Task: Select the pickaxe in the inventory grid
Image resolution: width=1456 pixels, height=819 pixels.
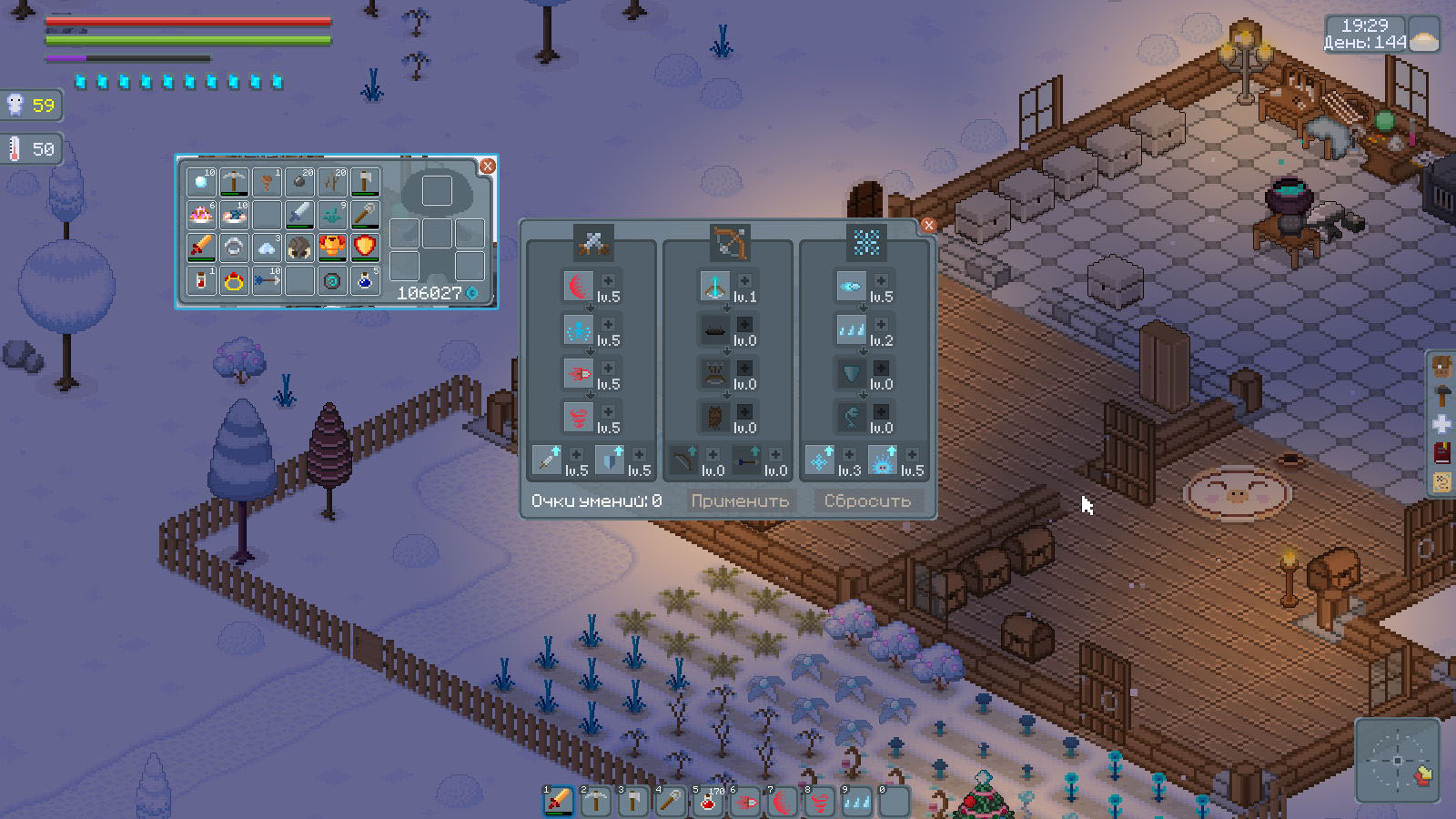Action: 234,182
